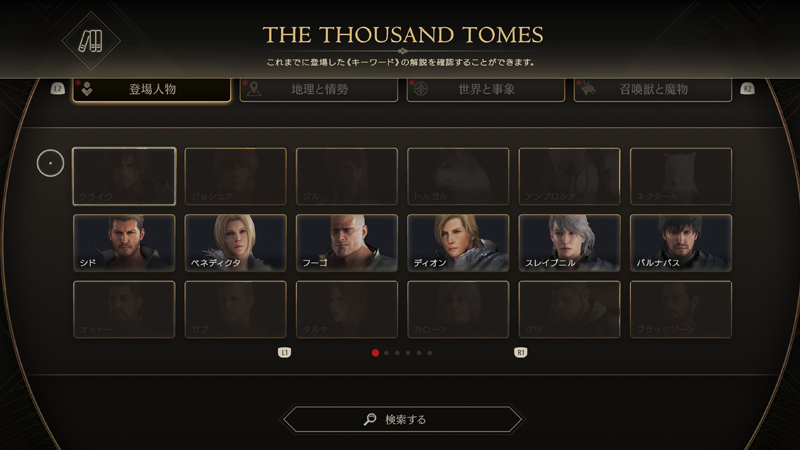This screenshot has width=800, height=450.
Task: Open the オットー (Otto) entry
Action: tap(124, 310)
